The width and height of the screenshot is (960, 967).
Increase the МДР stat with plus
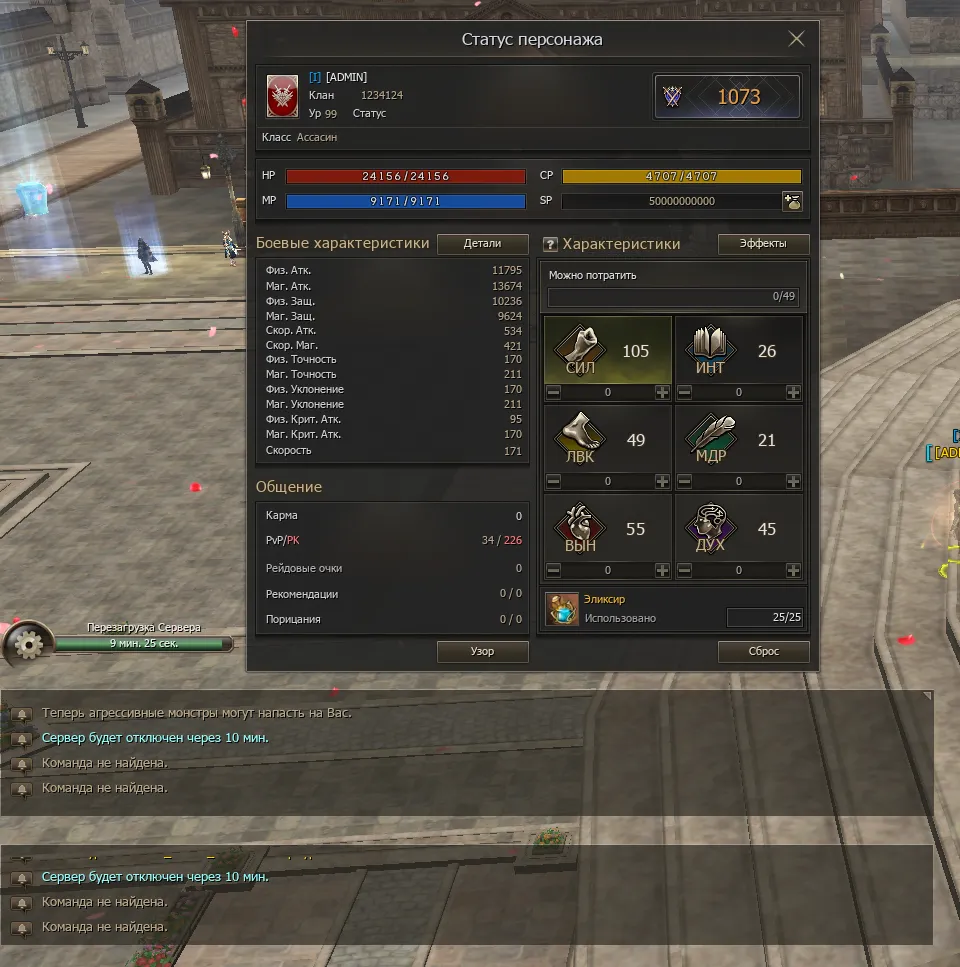pos(793,482)
